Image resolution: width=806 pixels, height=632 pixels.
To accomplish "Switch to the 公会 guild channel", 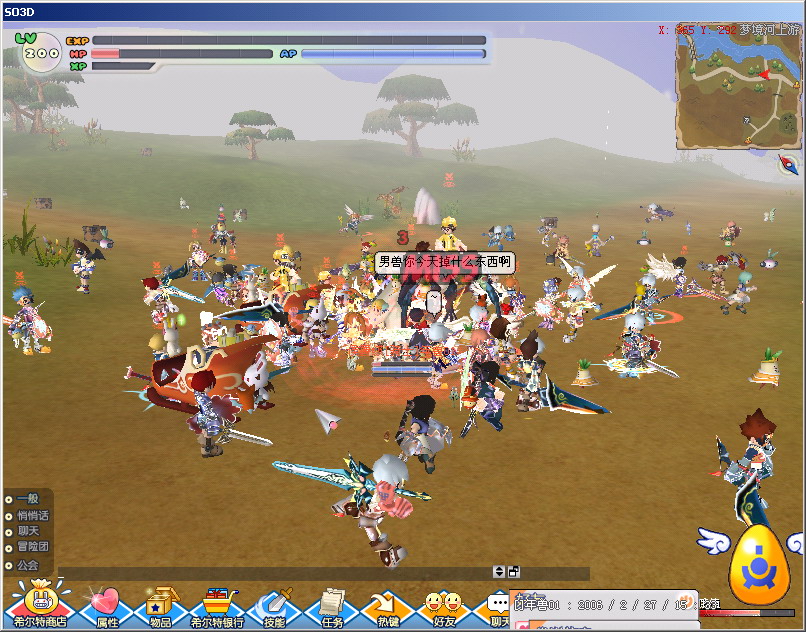I will click(x=27, y=565).
